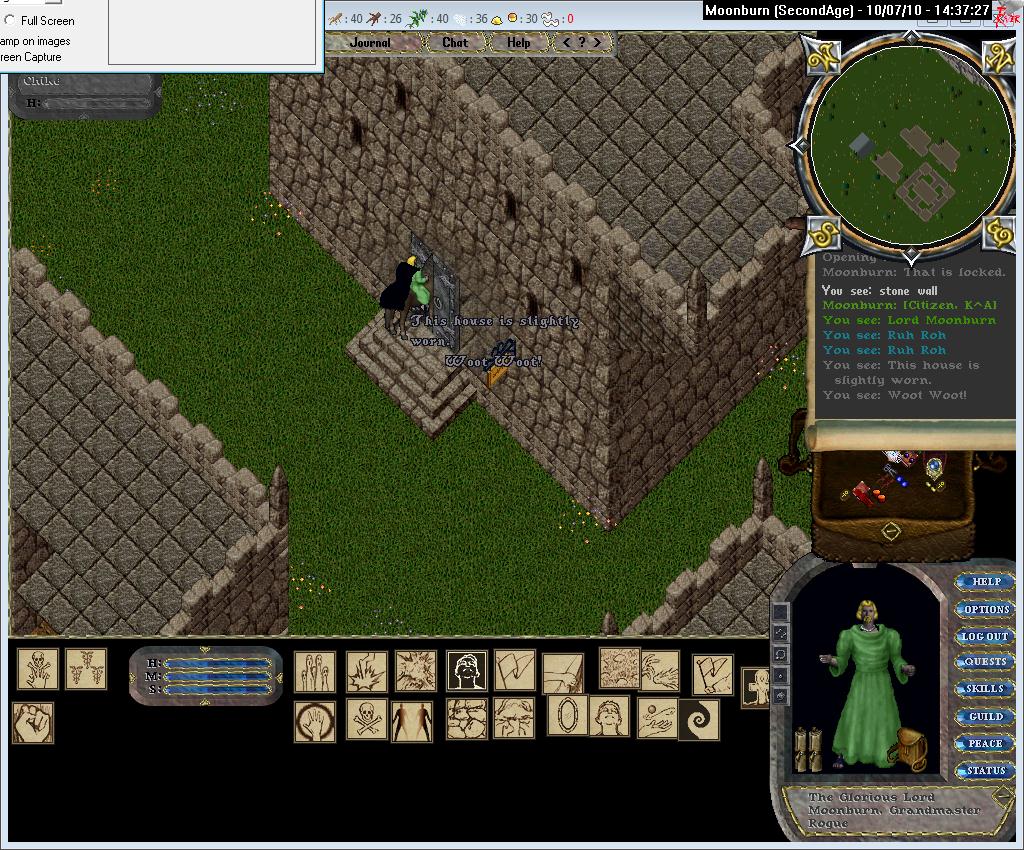This screenshot has width=1024, height=850.
Task: Open OPTIONS from the paperdoll
Action: pyautogui.click(x=985, y=609)
